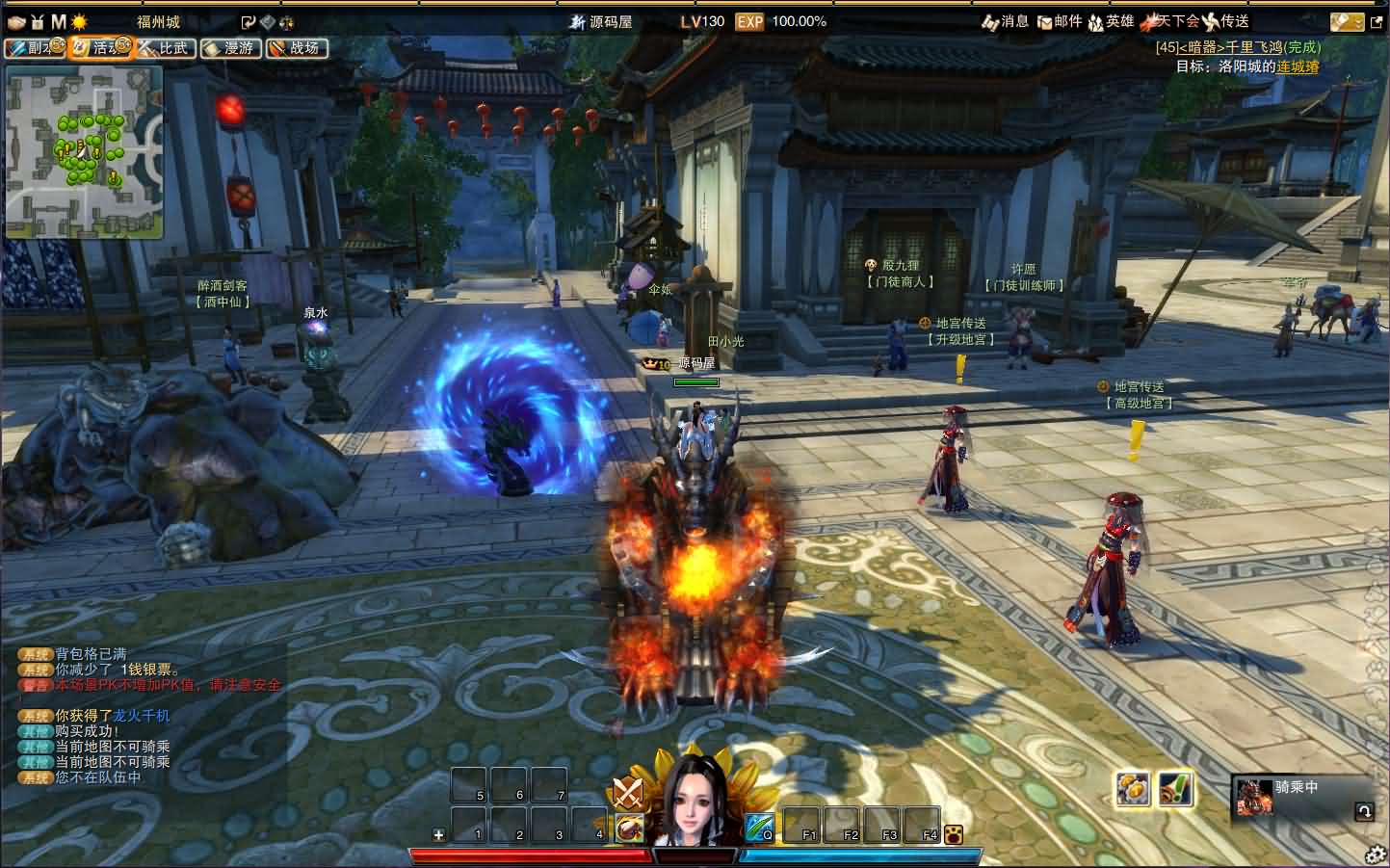Open the 副本 dungeon menu

[35, 47]
